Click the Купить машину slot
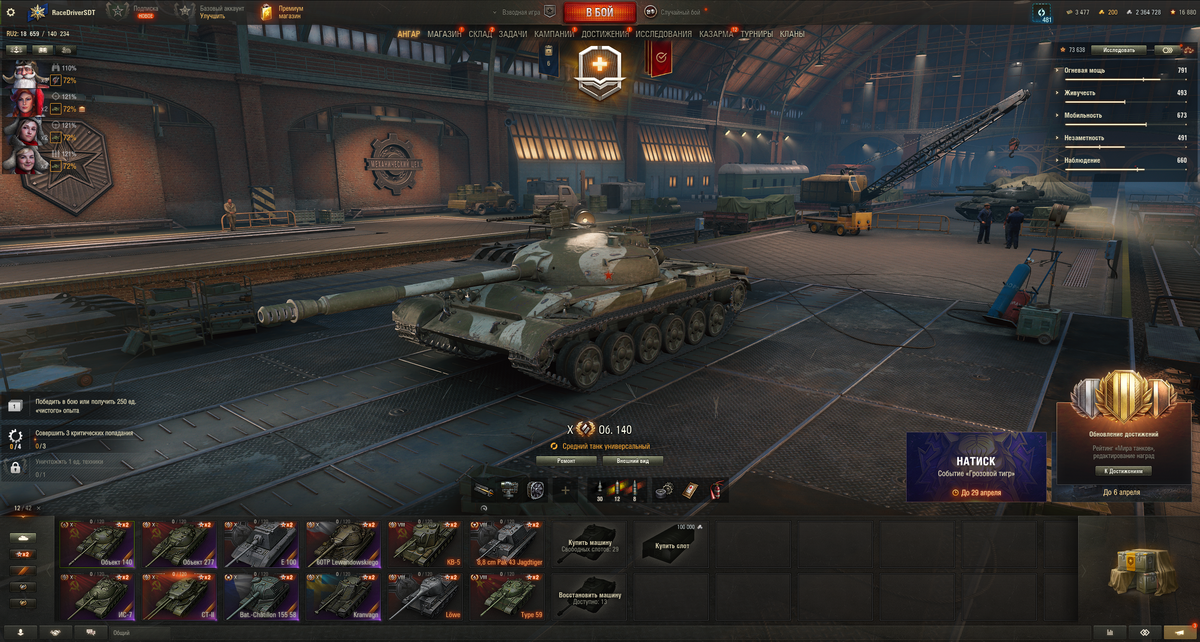 point(590,544)
